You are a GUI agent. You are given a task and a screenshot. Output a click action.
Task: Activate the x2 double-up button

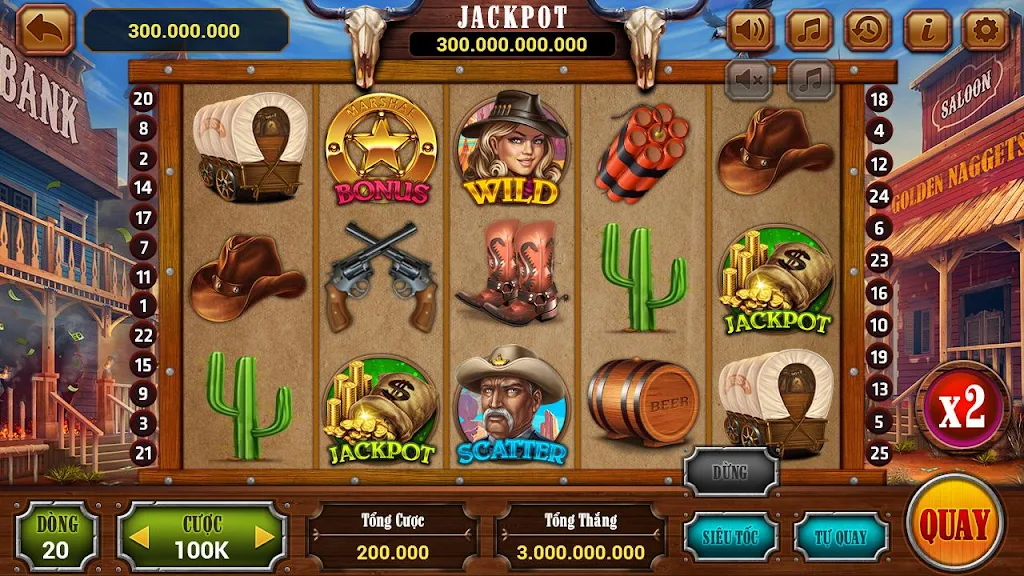961,408
